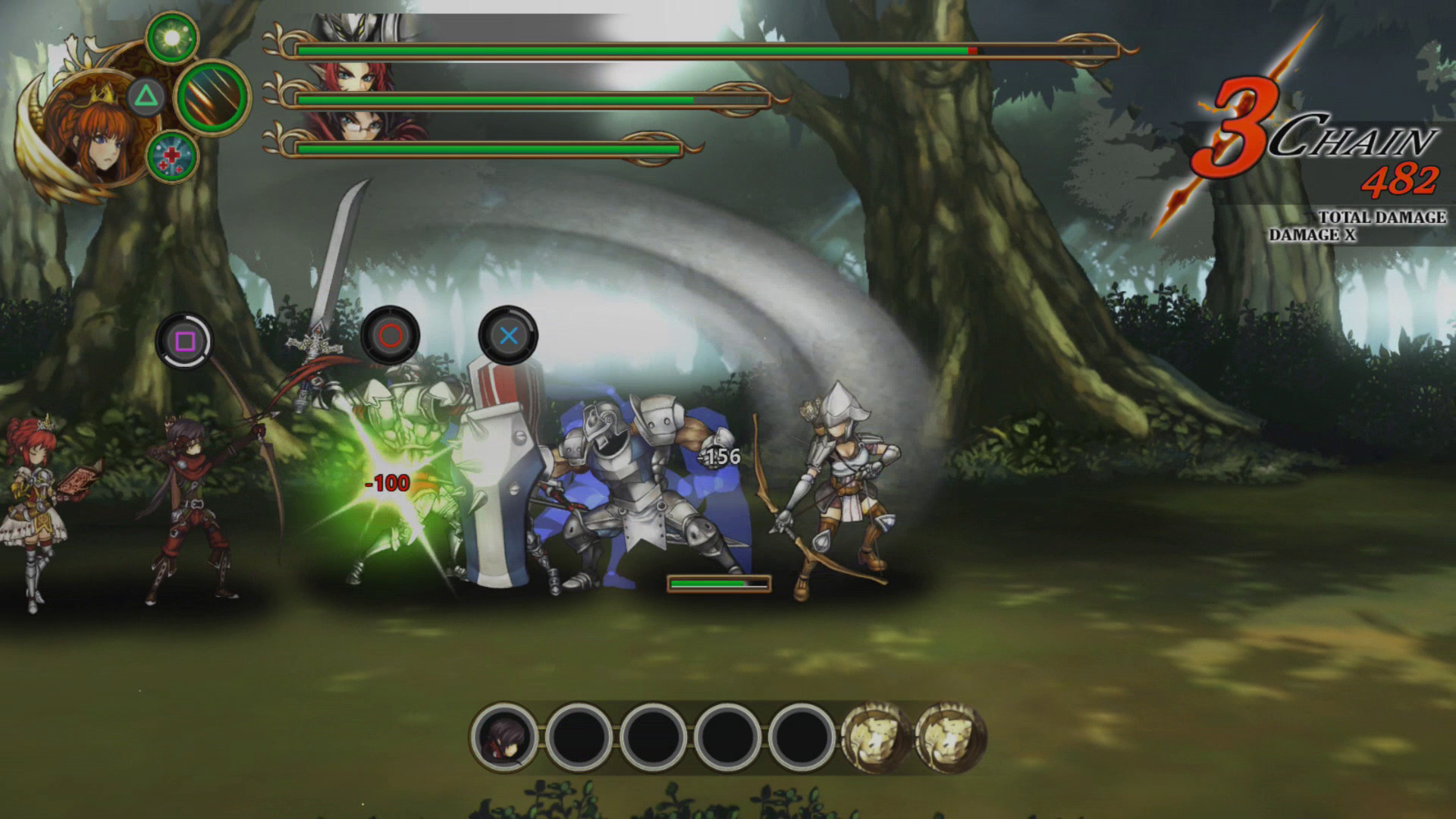Image resolution: width=1456 pixels, height=819 pixels.
Task: Choose the masked archer action slot
Action: (504, 737)
